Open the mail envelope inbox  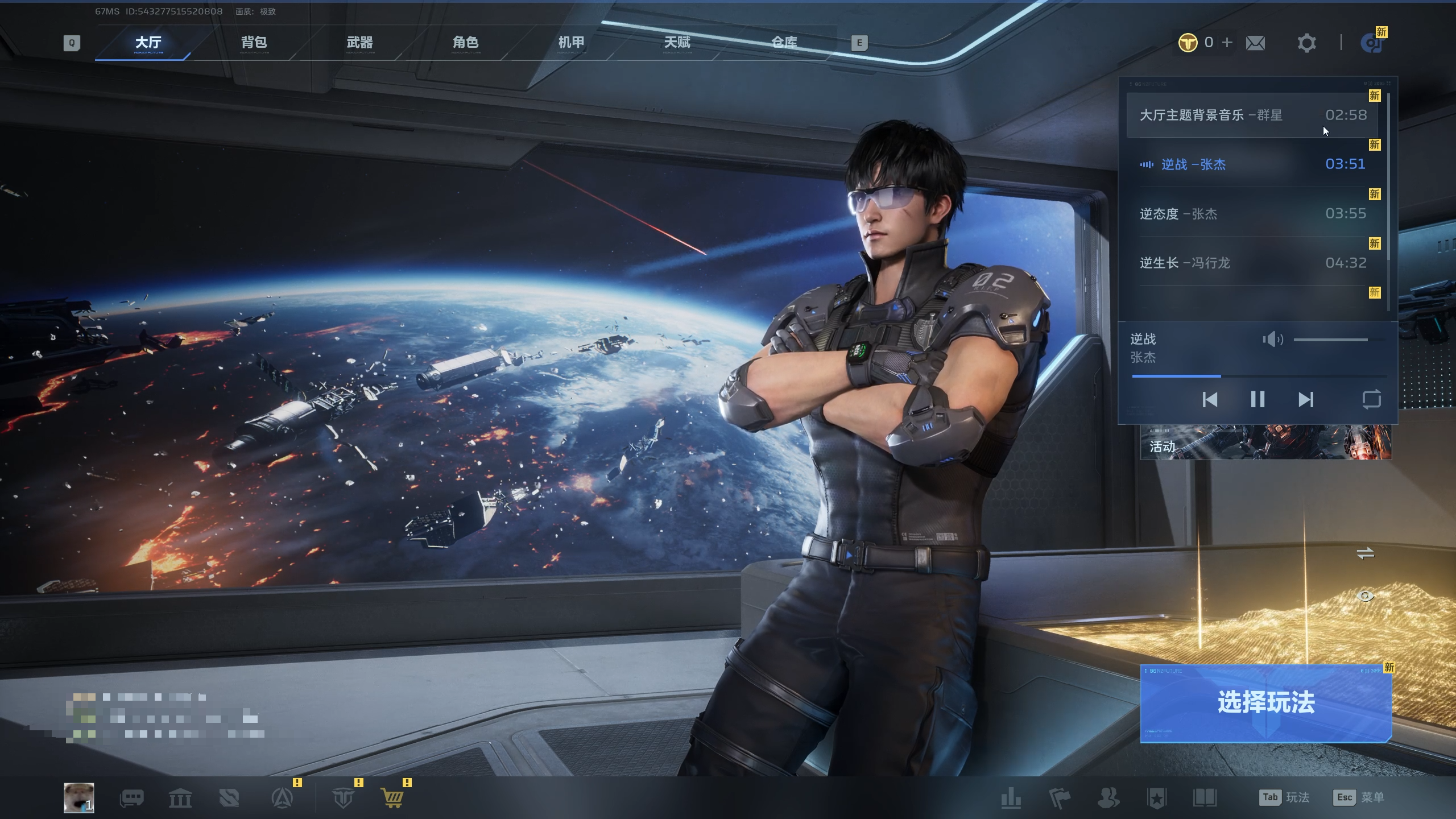(x=1255, y=43)
